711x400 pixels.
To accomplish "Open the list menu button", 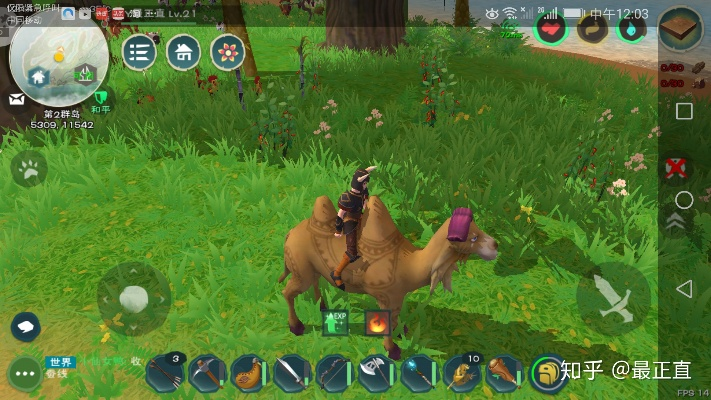I will pos(139,52).
